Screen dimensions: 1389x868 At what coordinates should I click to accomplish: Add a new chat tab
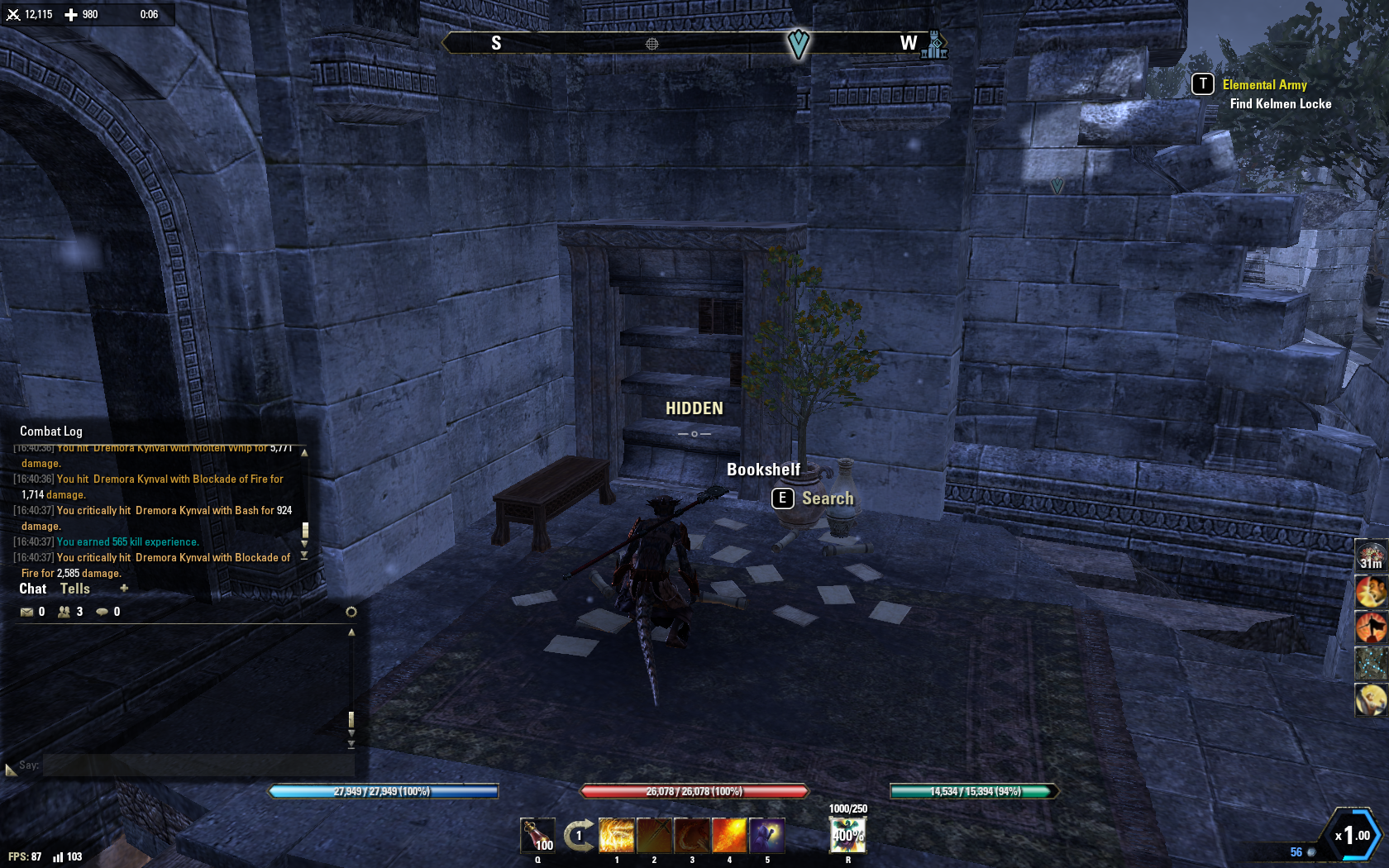coord(124,589)
